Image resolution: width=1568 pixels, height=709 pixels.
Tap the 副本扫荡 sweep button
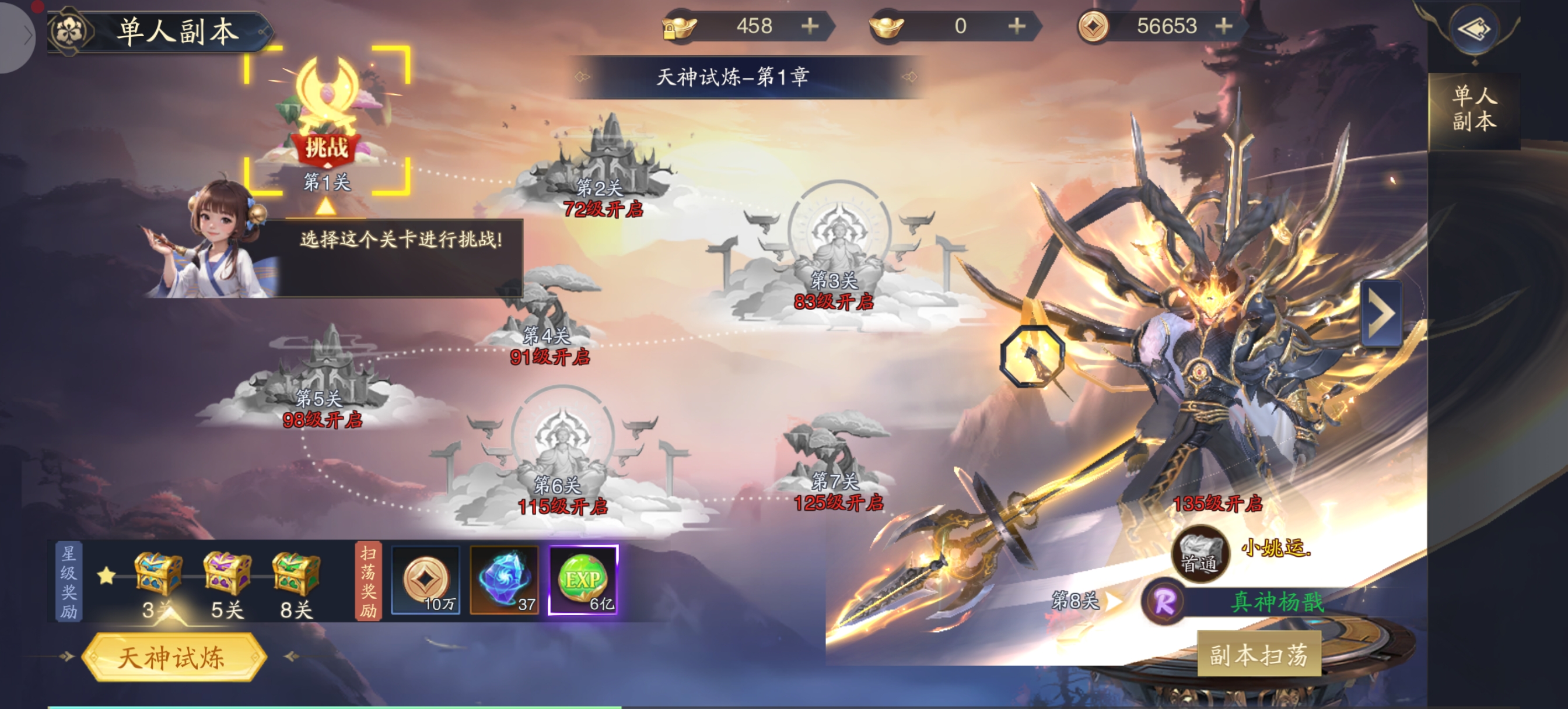1258,654
